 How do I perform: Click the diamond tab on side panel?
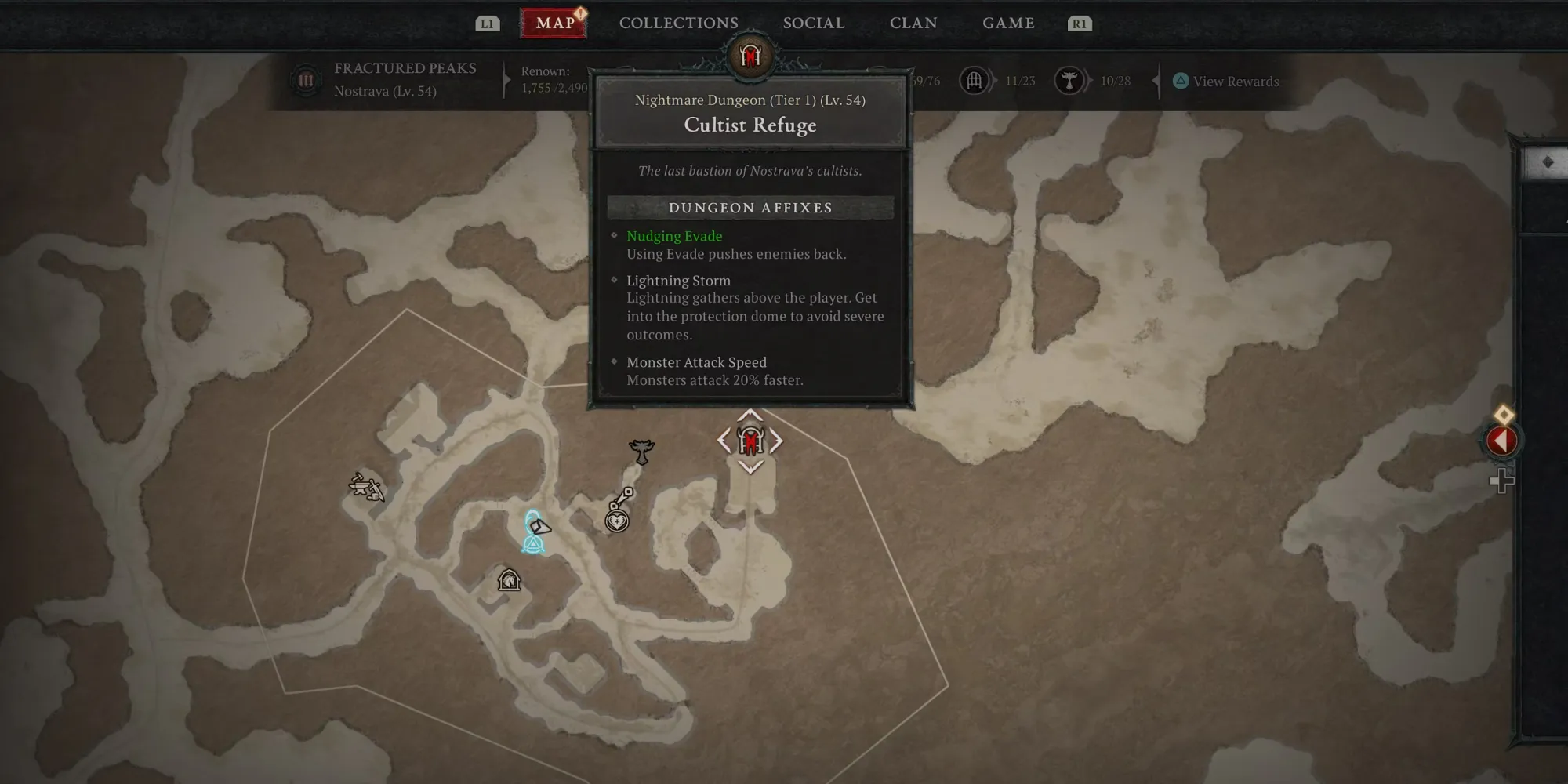(1547, 162)
